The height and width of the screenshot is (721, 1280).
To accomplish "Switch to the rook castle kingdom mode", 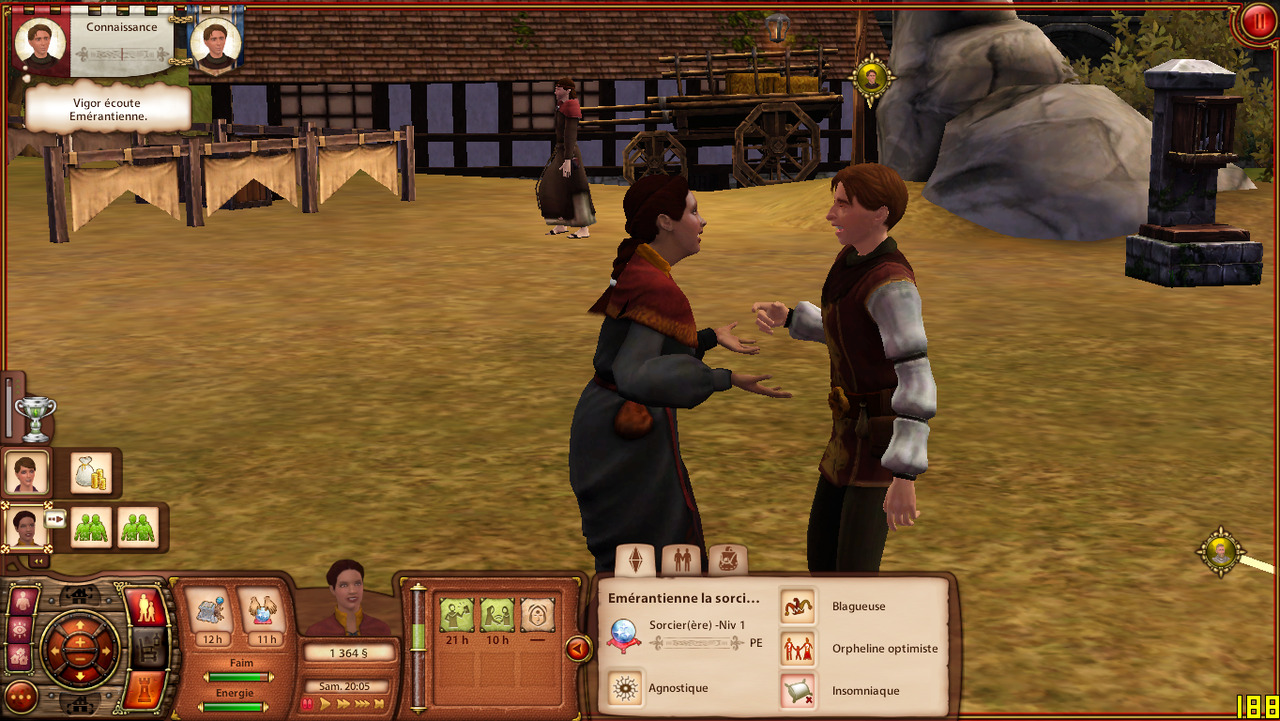I will (144, 688).
